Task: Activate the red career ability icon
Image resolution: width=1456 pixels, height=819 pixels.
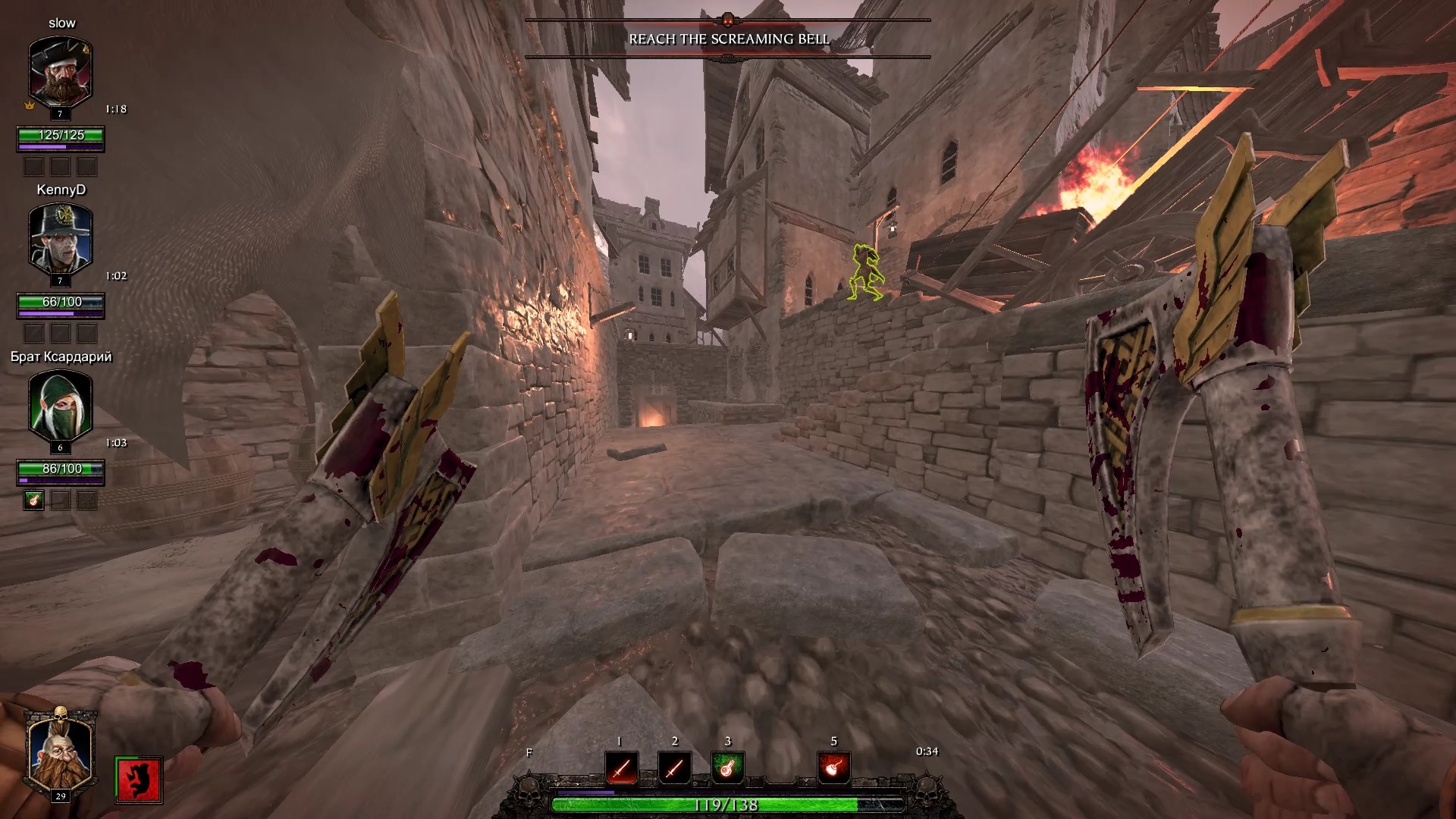Action: (139, 779)
